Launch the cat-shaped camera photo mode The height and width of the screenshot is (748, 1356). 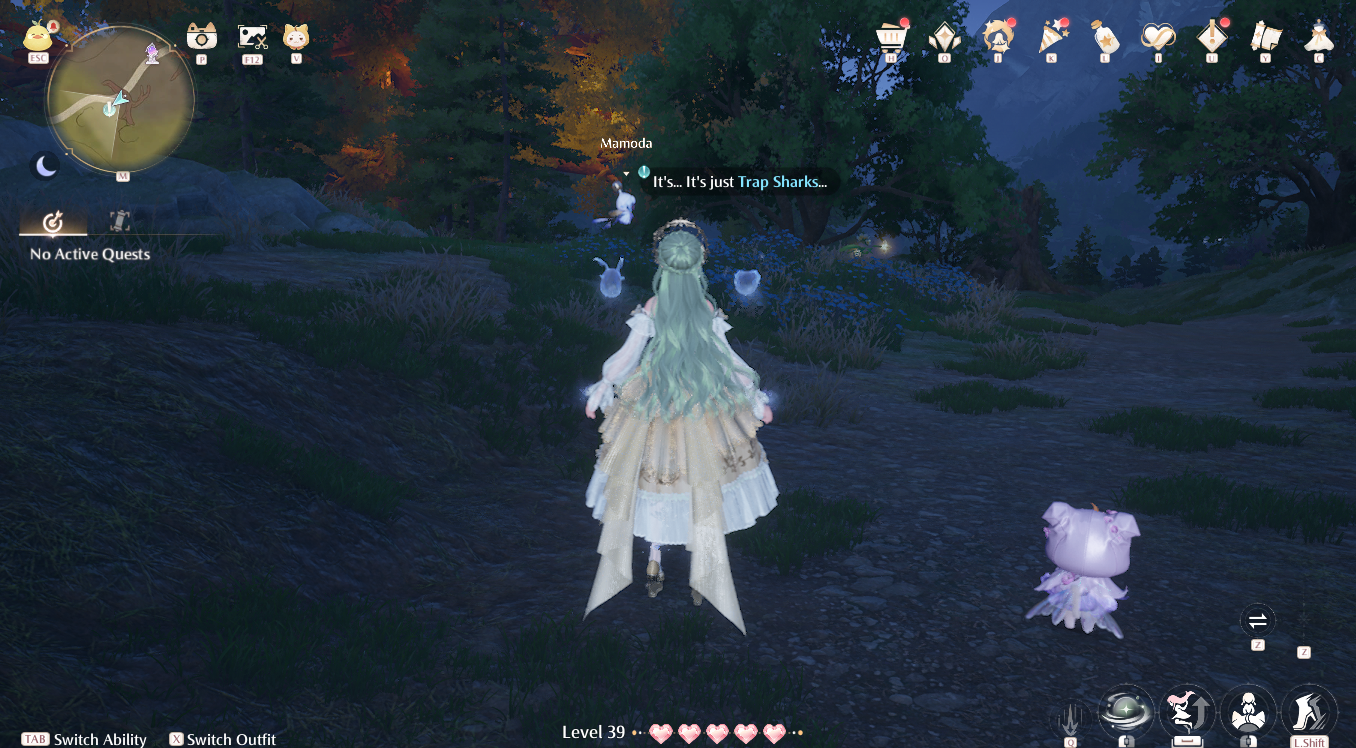[201, 37]
